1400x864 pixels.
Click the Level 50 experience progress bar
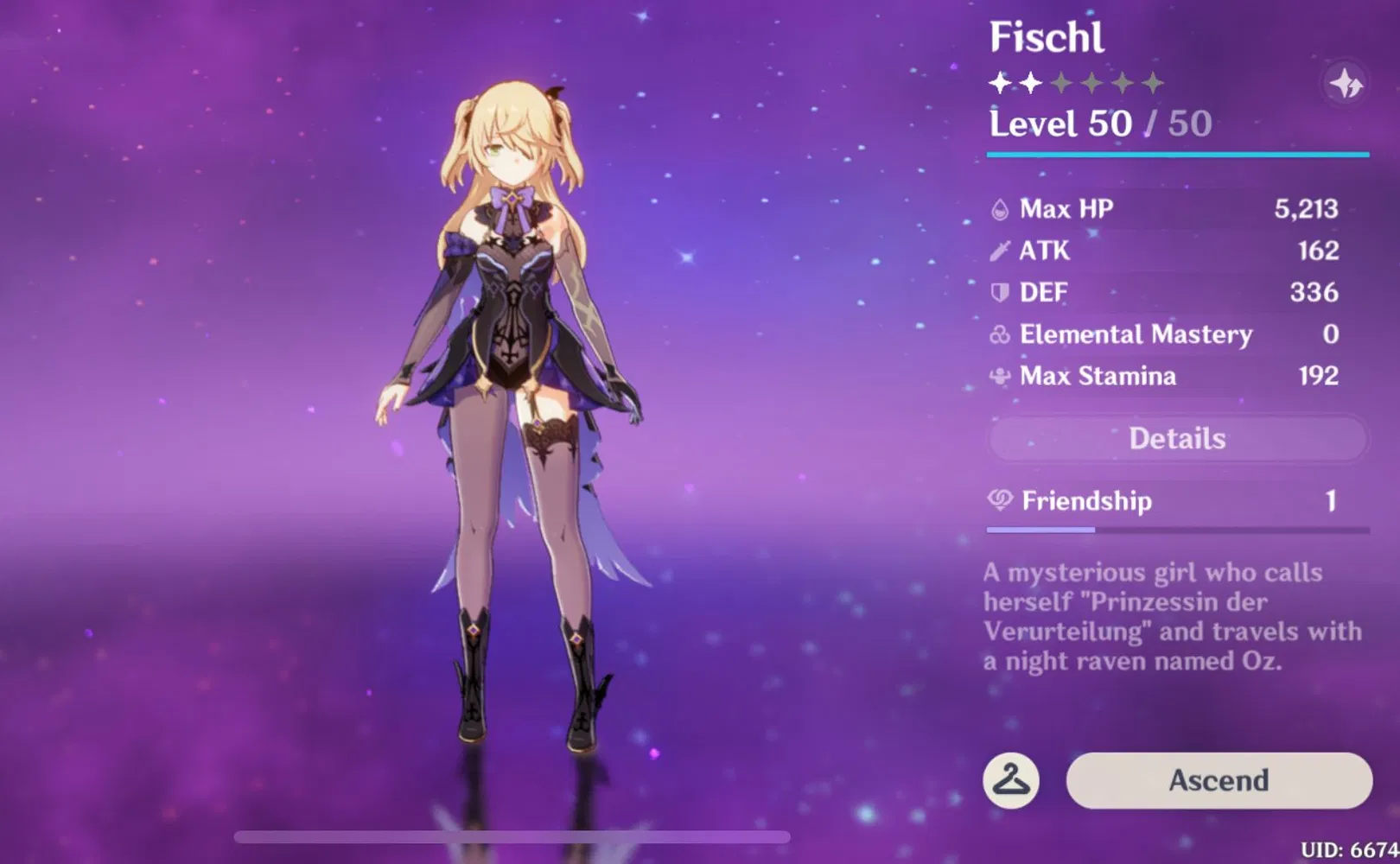tap(1177, 154)
